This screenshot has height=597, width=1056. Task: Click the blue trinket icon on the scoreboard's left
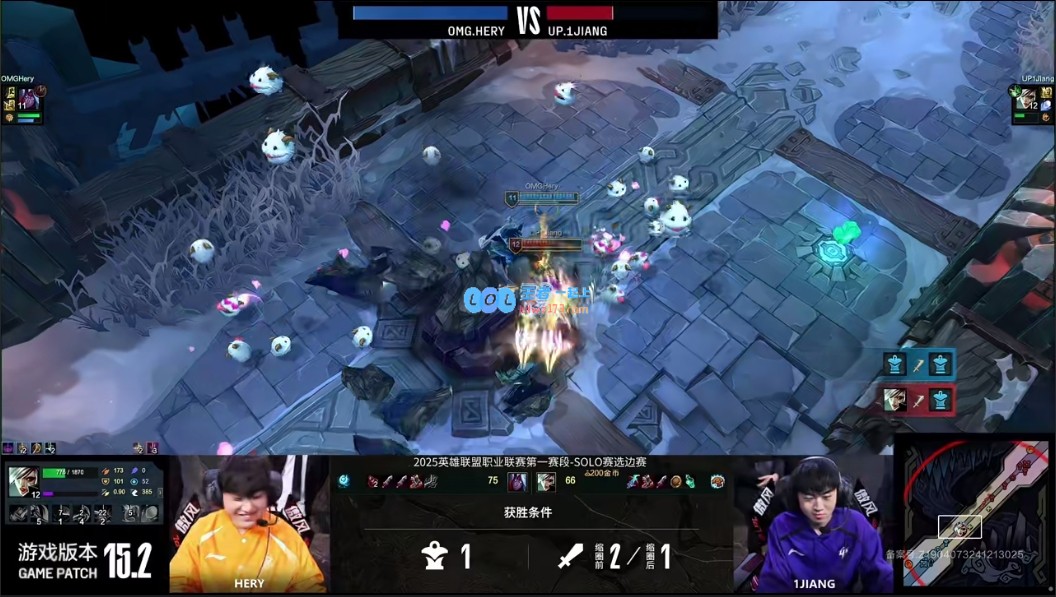tap(344, 481)
